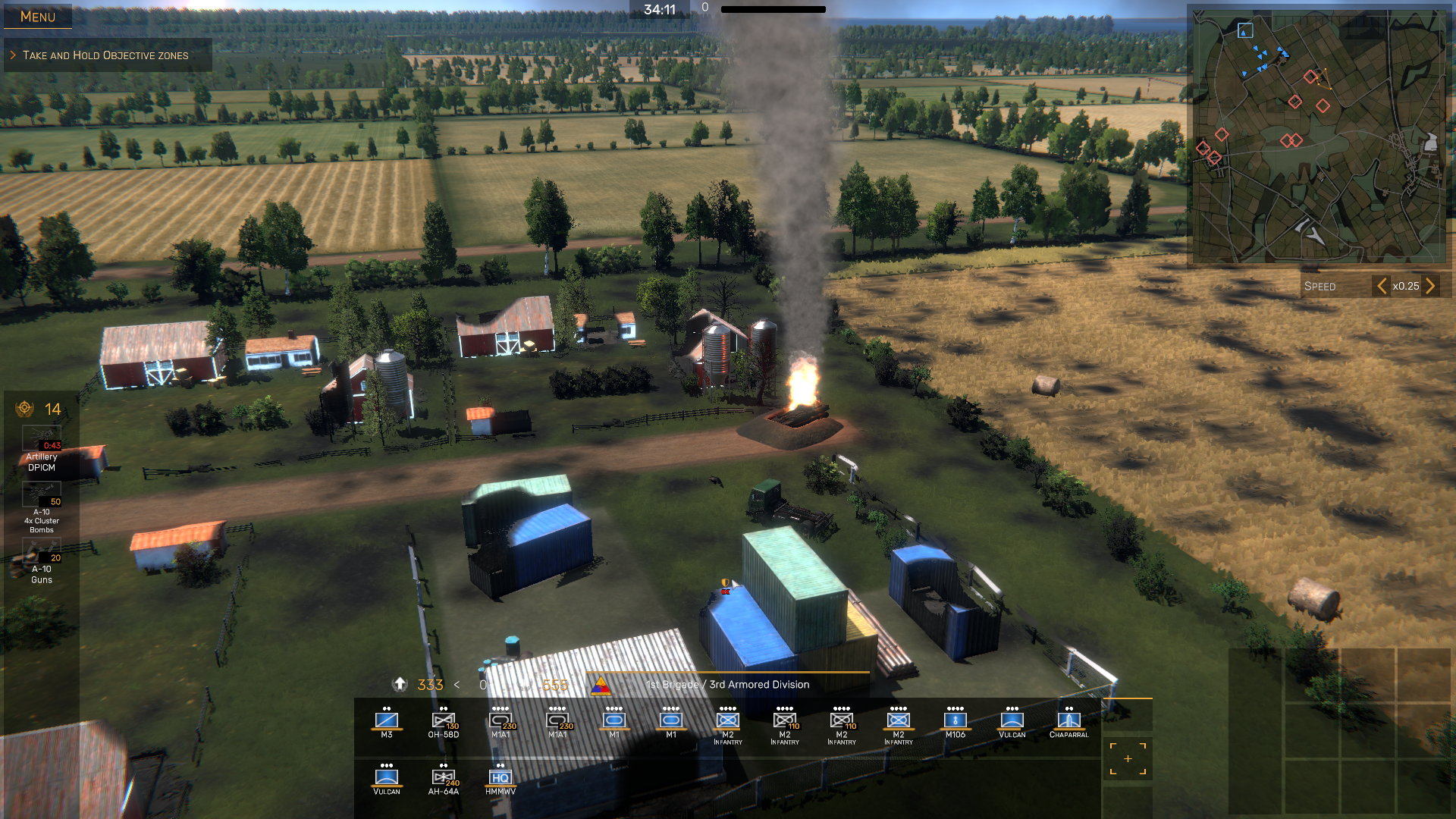1456x819 pixels.
Task: Click on the tactical minimap
Action: pos(1318,136)
